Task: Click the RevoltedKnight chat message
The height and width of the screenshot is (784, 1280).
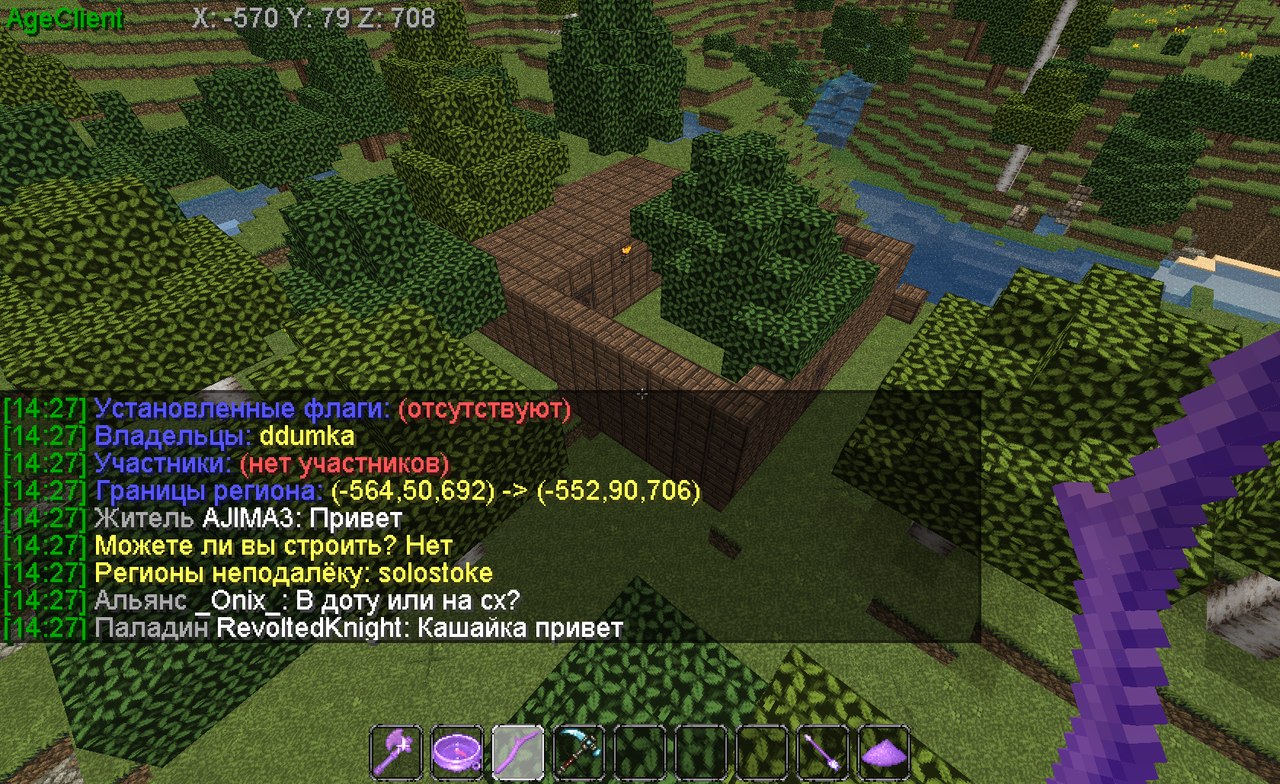Action: [358, 628]
